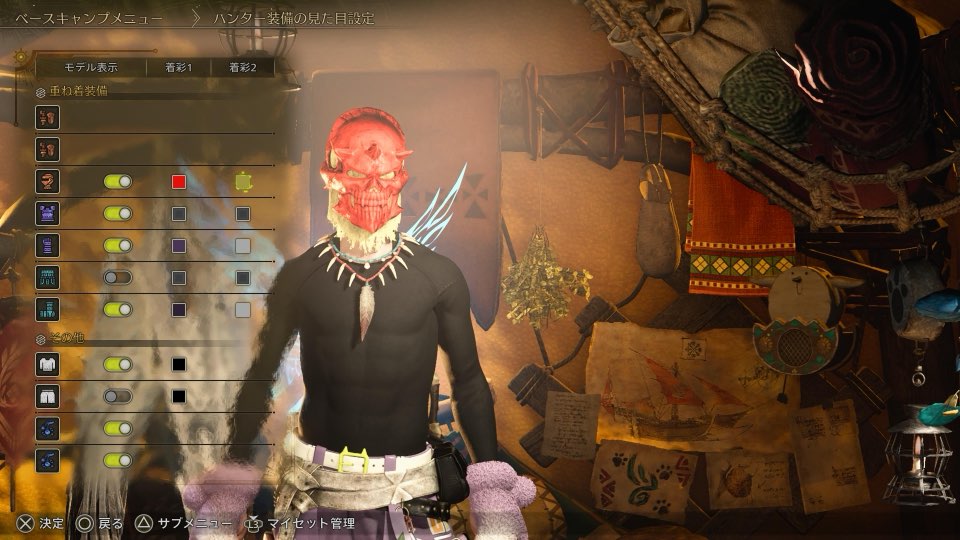Turn on the waist armor model display
The width and height of the screenshot is (960, 540).
[118, 277]
